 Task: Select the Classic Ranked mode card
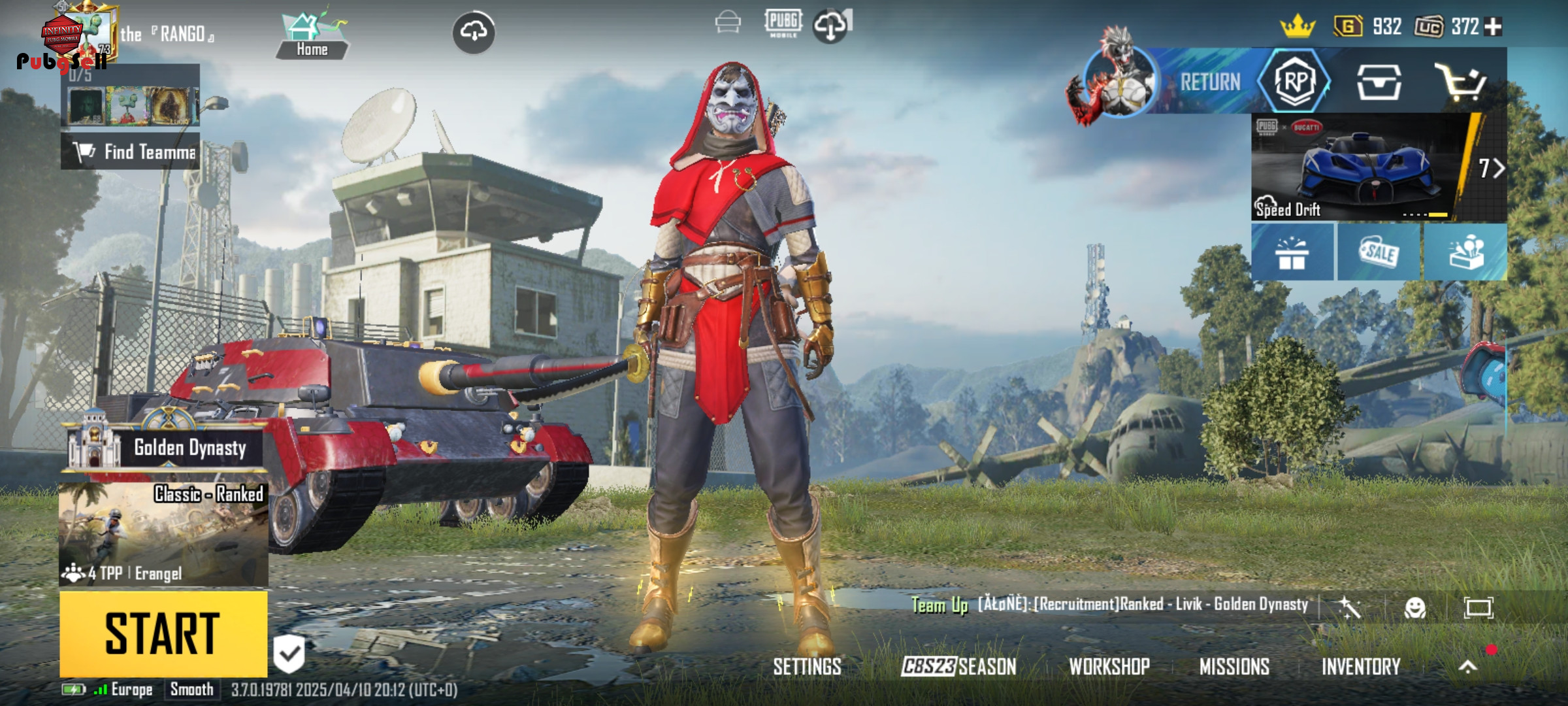click(x=163, y=533)
